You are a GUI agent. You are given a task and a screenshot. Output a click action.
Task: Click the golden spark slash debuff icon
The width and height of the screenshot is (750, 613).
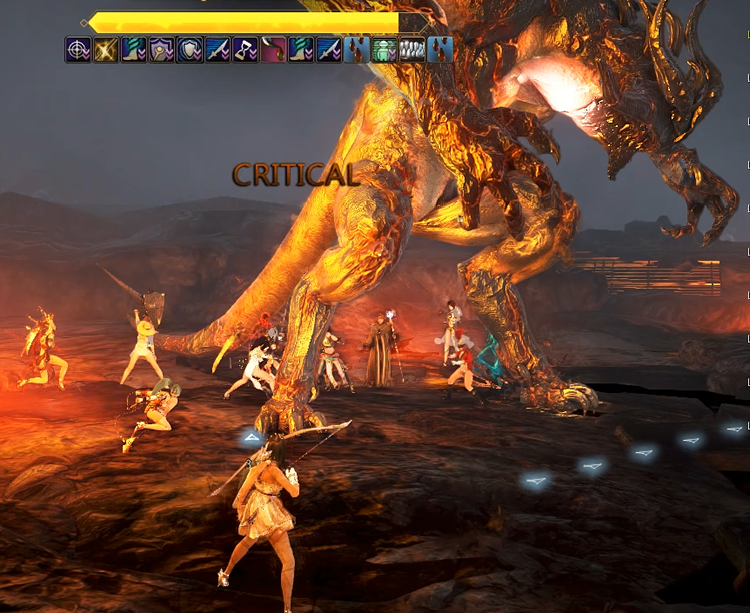click(x=106, y=50)
